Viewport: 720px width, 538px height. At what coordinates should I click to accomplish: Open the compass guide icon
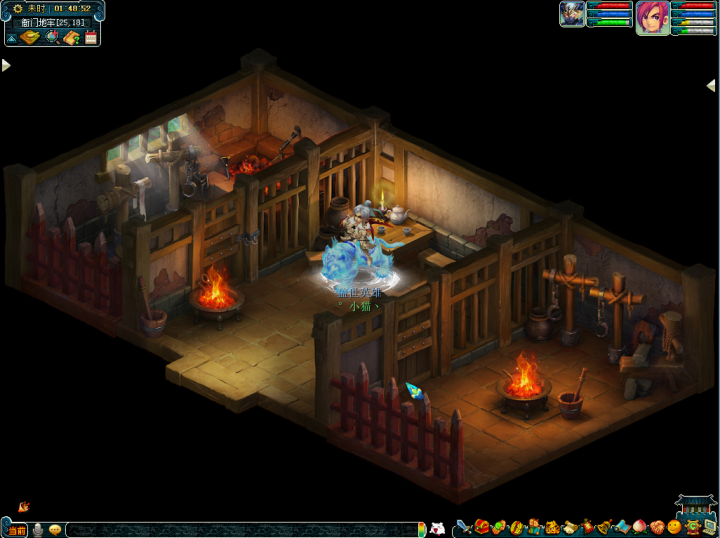coord(30,38)
